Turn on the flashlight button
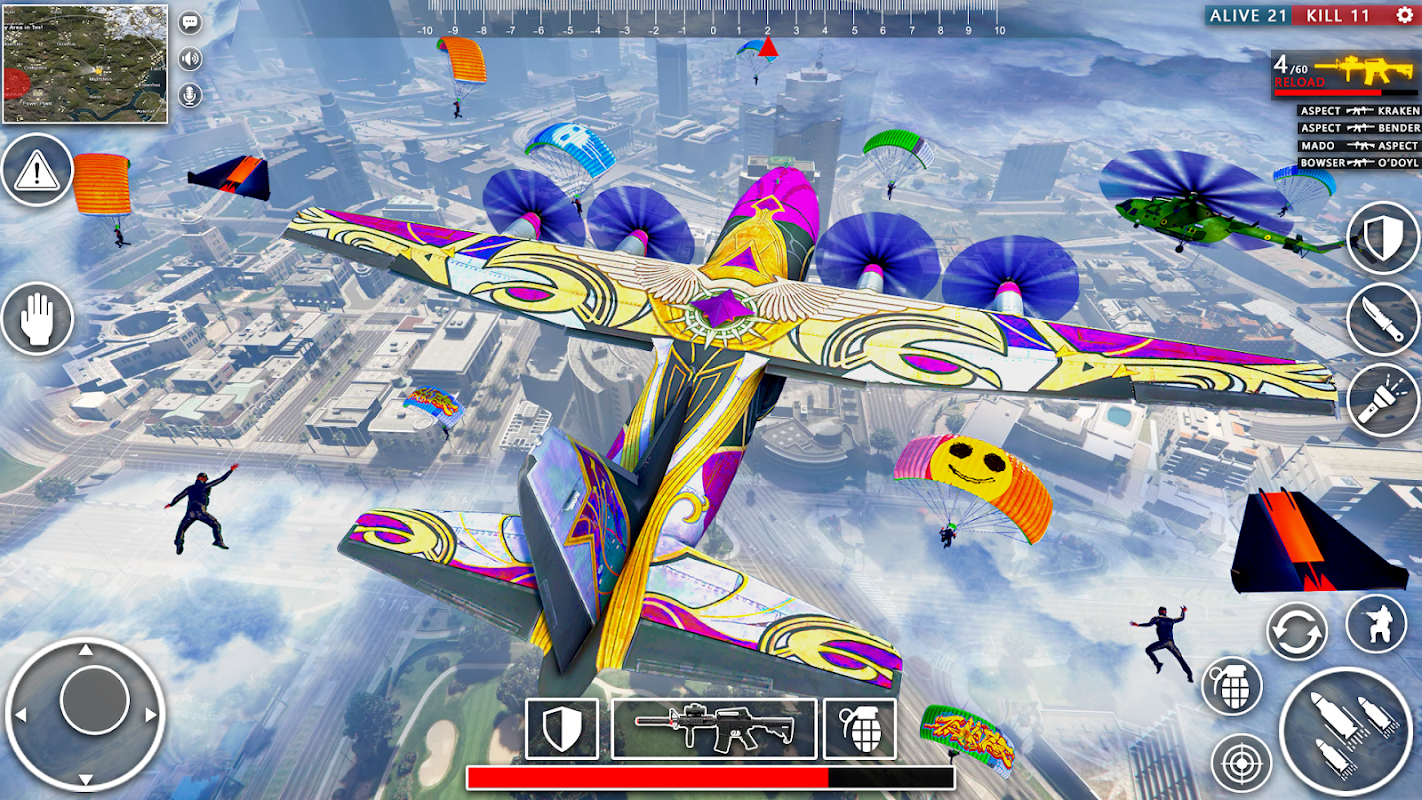 click(x=1383, y=401)
